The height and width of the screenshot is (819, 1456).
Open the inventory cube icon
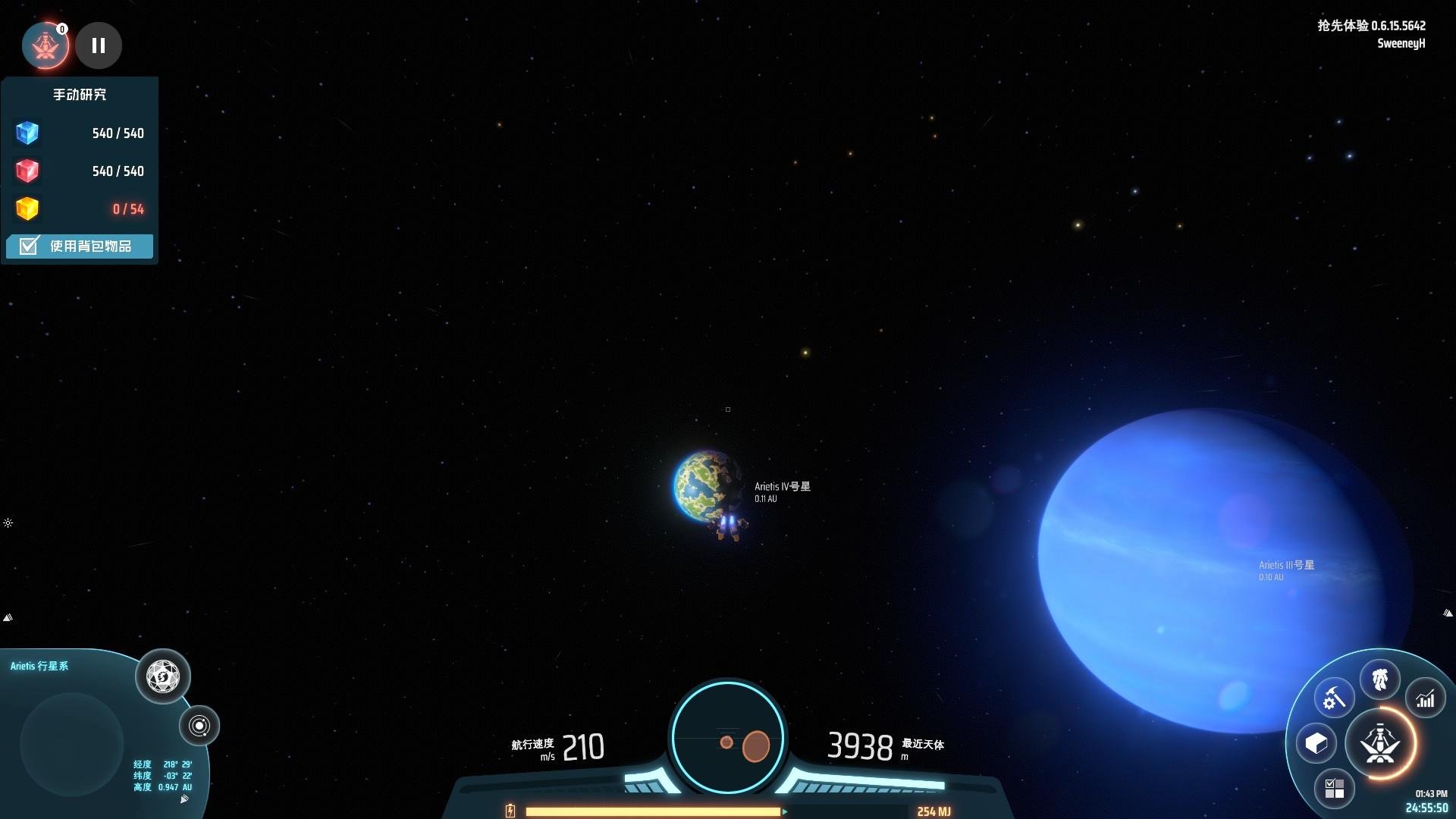click(x=1317, y=744)
